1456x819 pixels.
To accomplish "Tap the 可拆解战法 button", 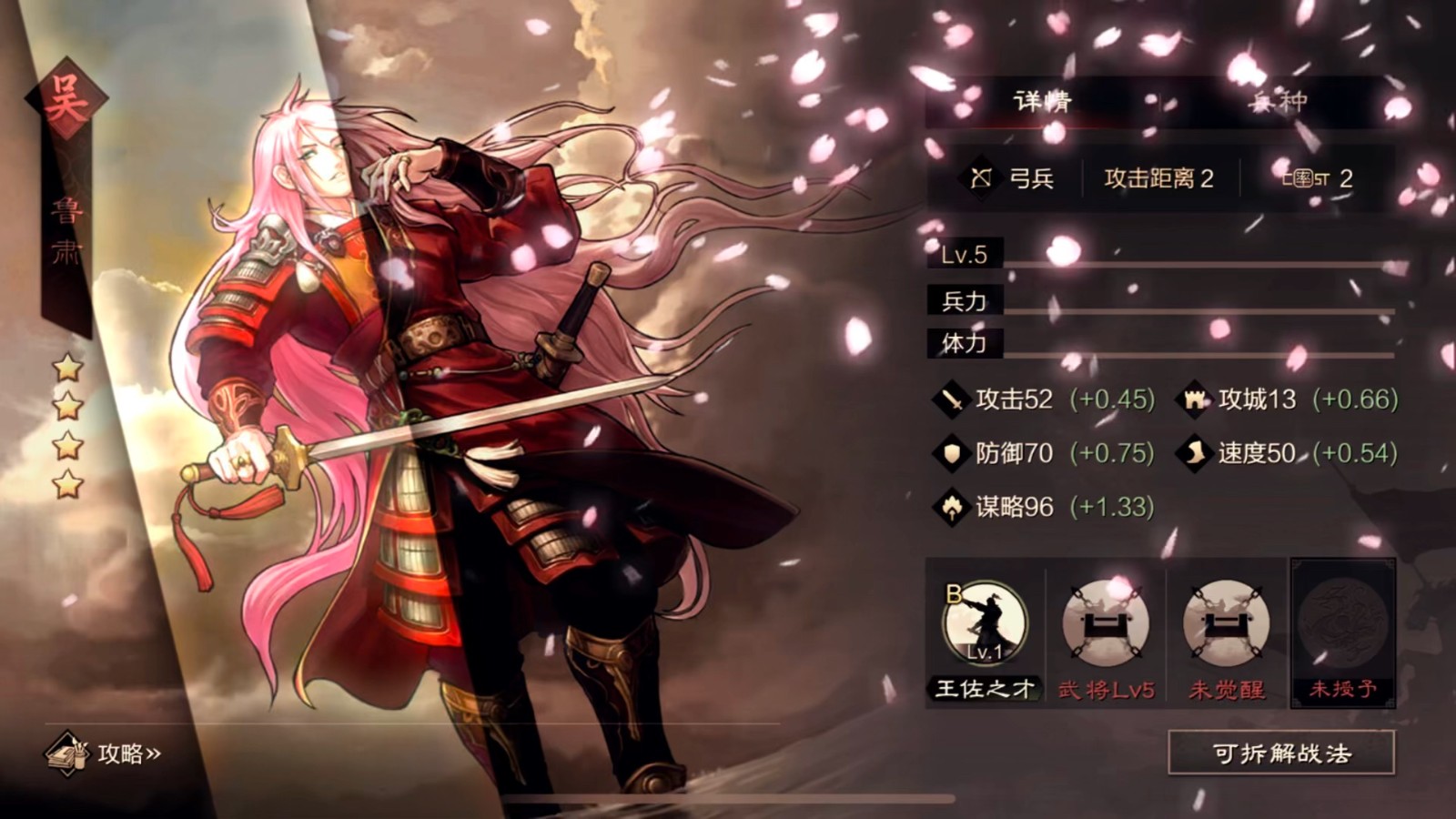I will (x=1280, y=753).
